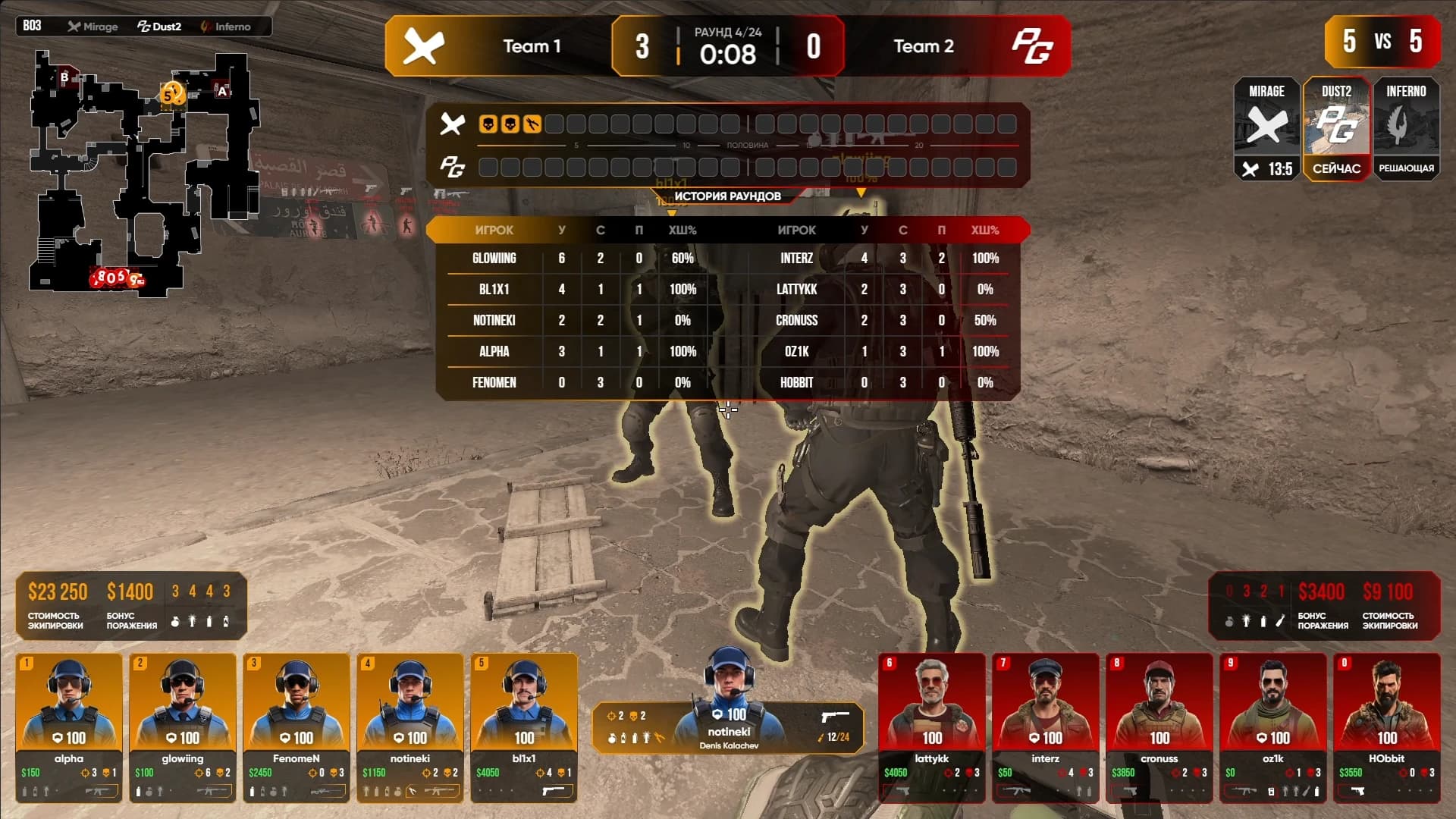Image resolution: width=1456 pixels, height=819 pixels.
Task: Select bl1x1's player card
Action: pos(524,726)
